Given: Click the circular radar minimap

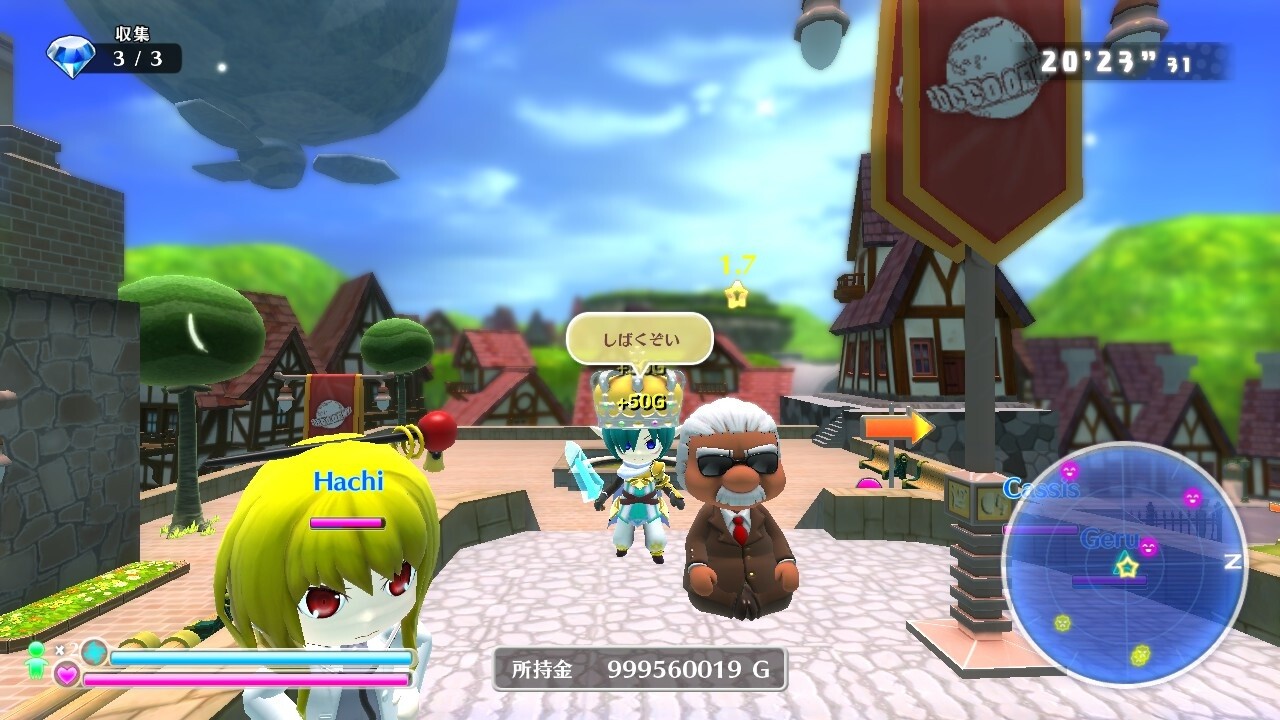Looking at the screenshot, I should (1125, 564).
